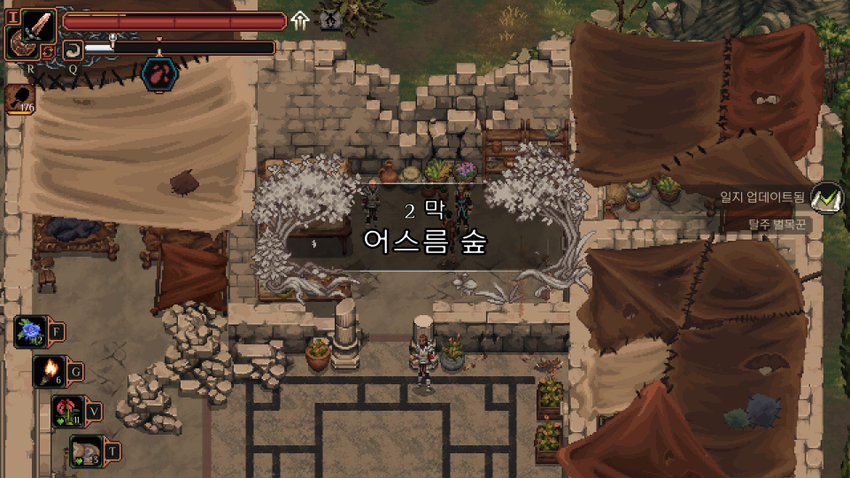The image size is (850, 478).
Task: Open the journal updated checkmark icon
Action: 826,198
